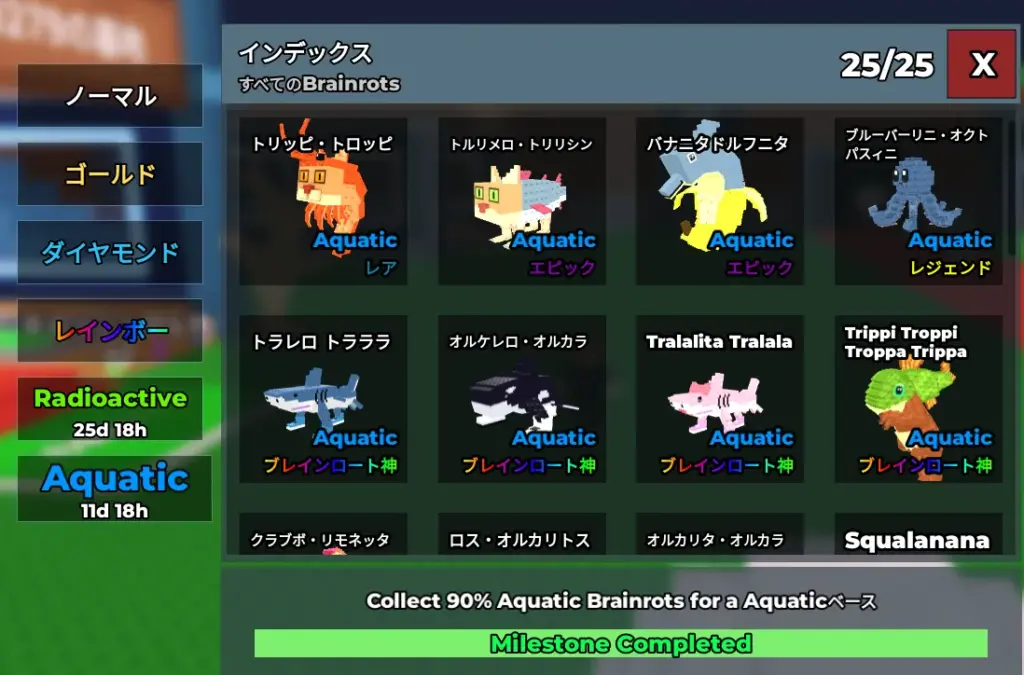Open the クラブボ・リモネッタ card
Screen dimensions: 1024x675
click(x=323, y=538)
